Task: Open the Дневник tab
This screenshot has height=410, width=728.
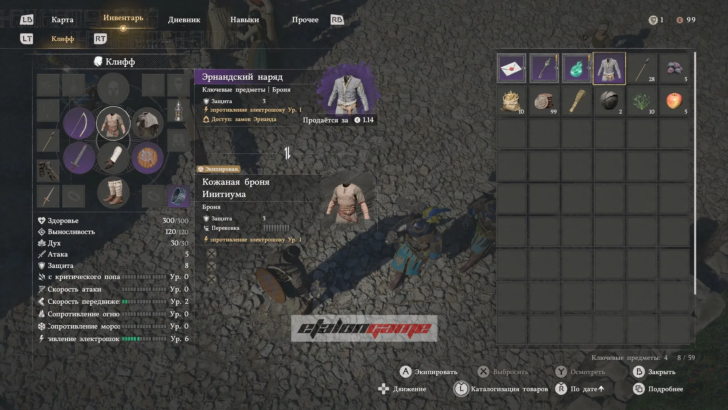Action: 184,19
